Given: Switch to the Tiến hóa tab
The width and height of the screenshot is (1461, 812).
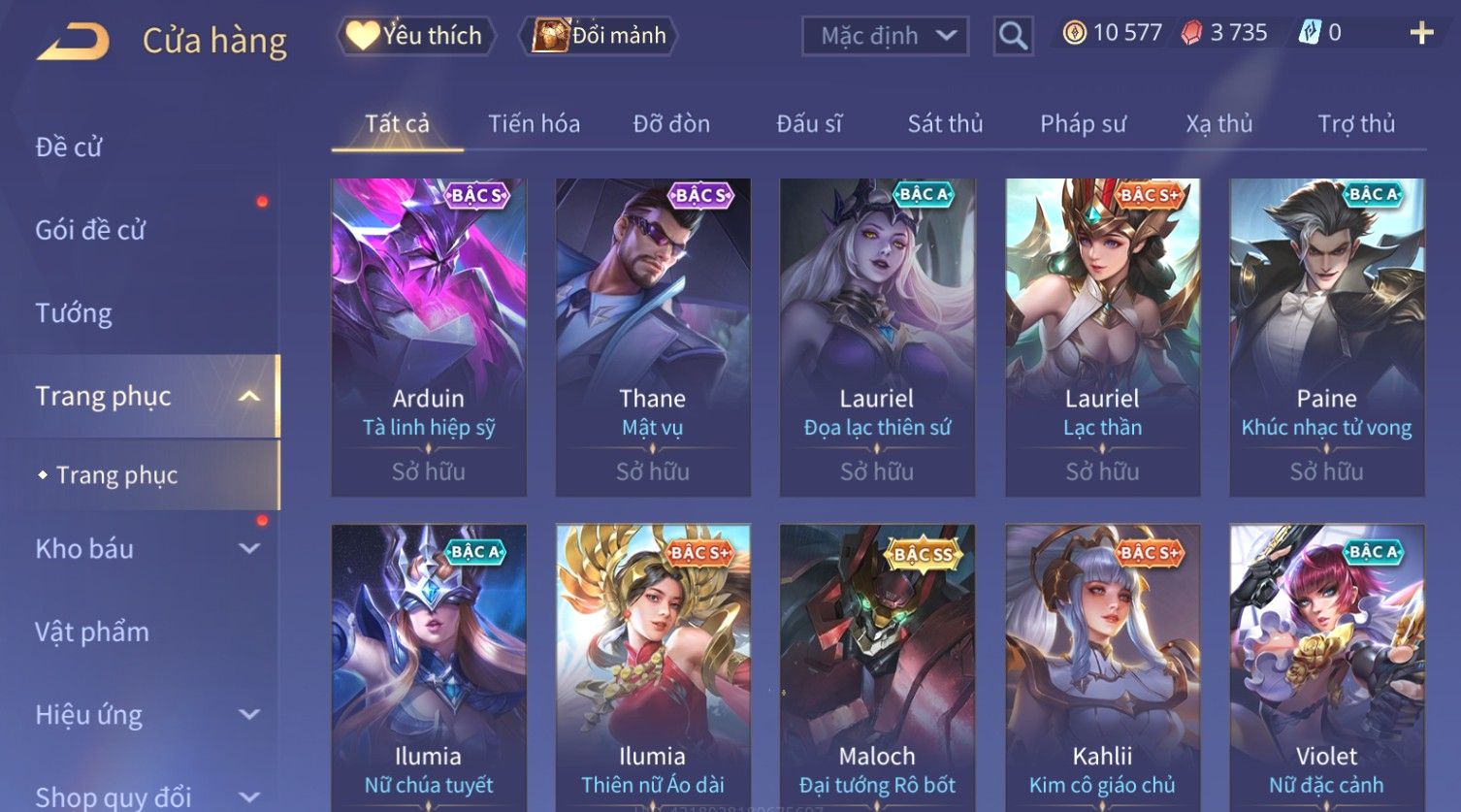Looking at the screenshot, I should 534,124.
